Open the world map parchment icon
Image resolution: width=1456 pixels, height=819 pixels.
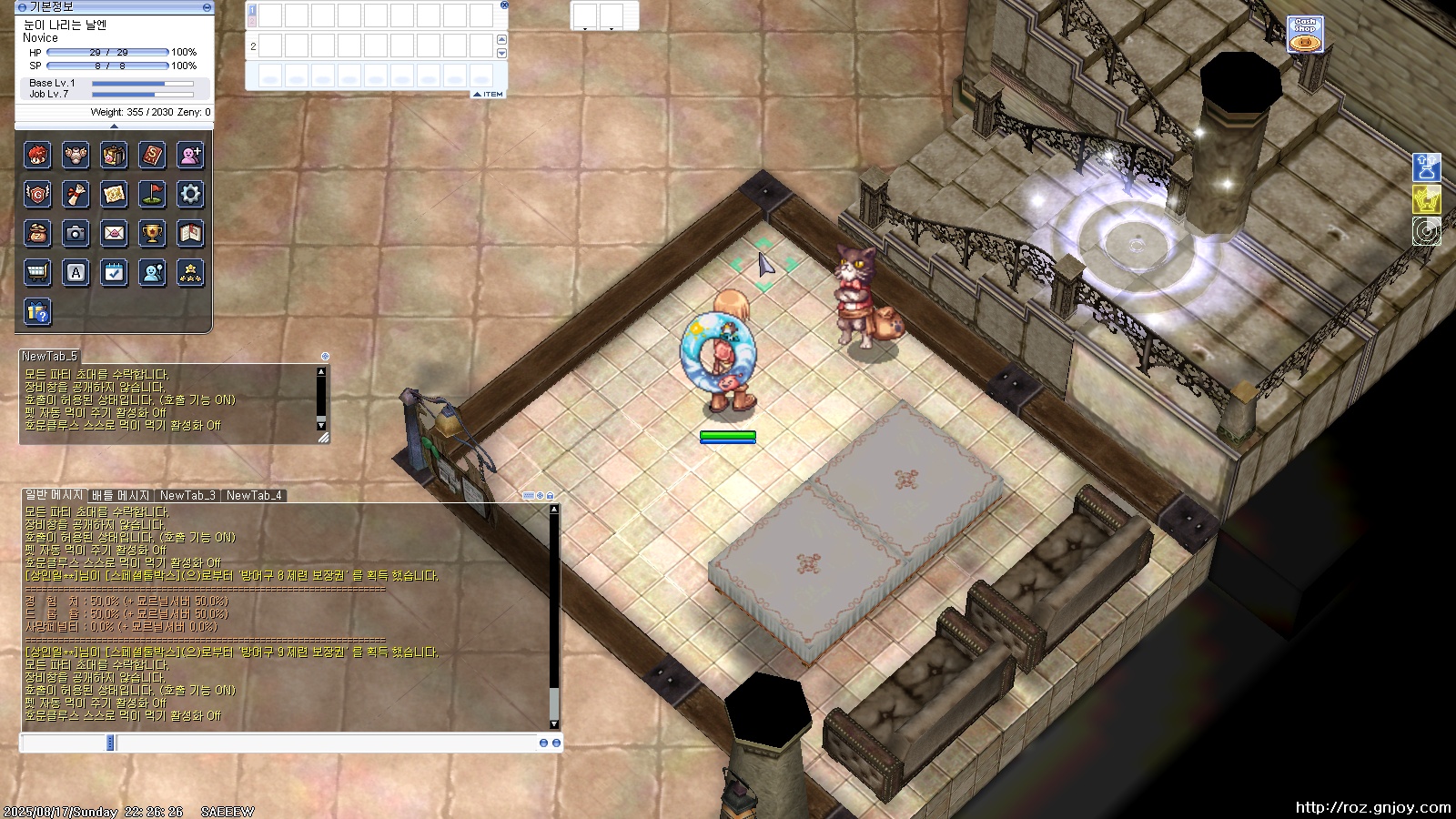[114, 194]
